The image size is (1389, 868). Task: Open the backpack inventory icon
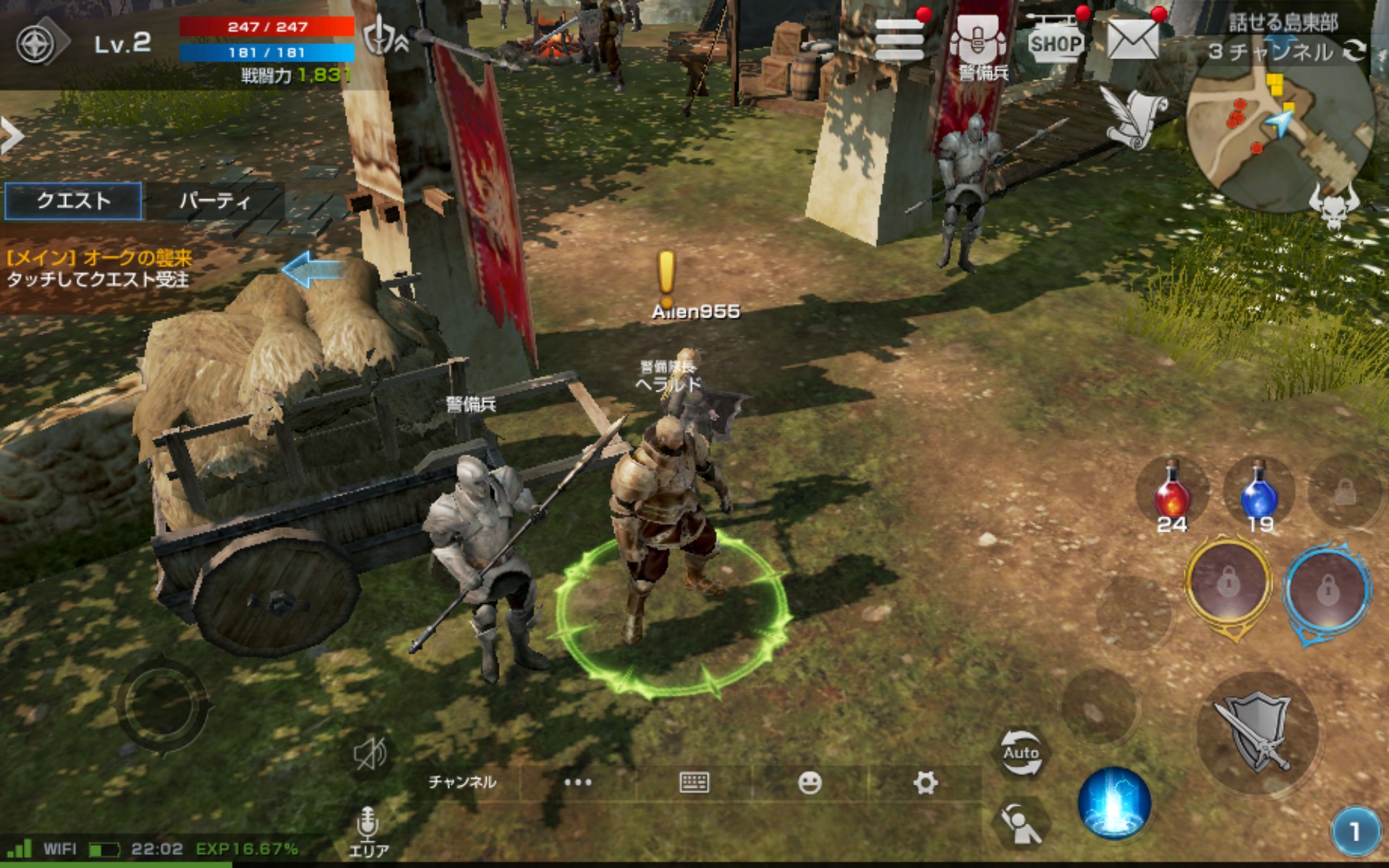coord(978,41)
